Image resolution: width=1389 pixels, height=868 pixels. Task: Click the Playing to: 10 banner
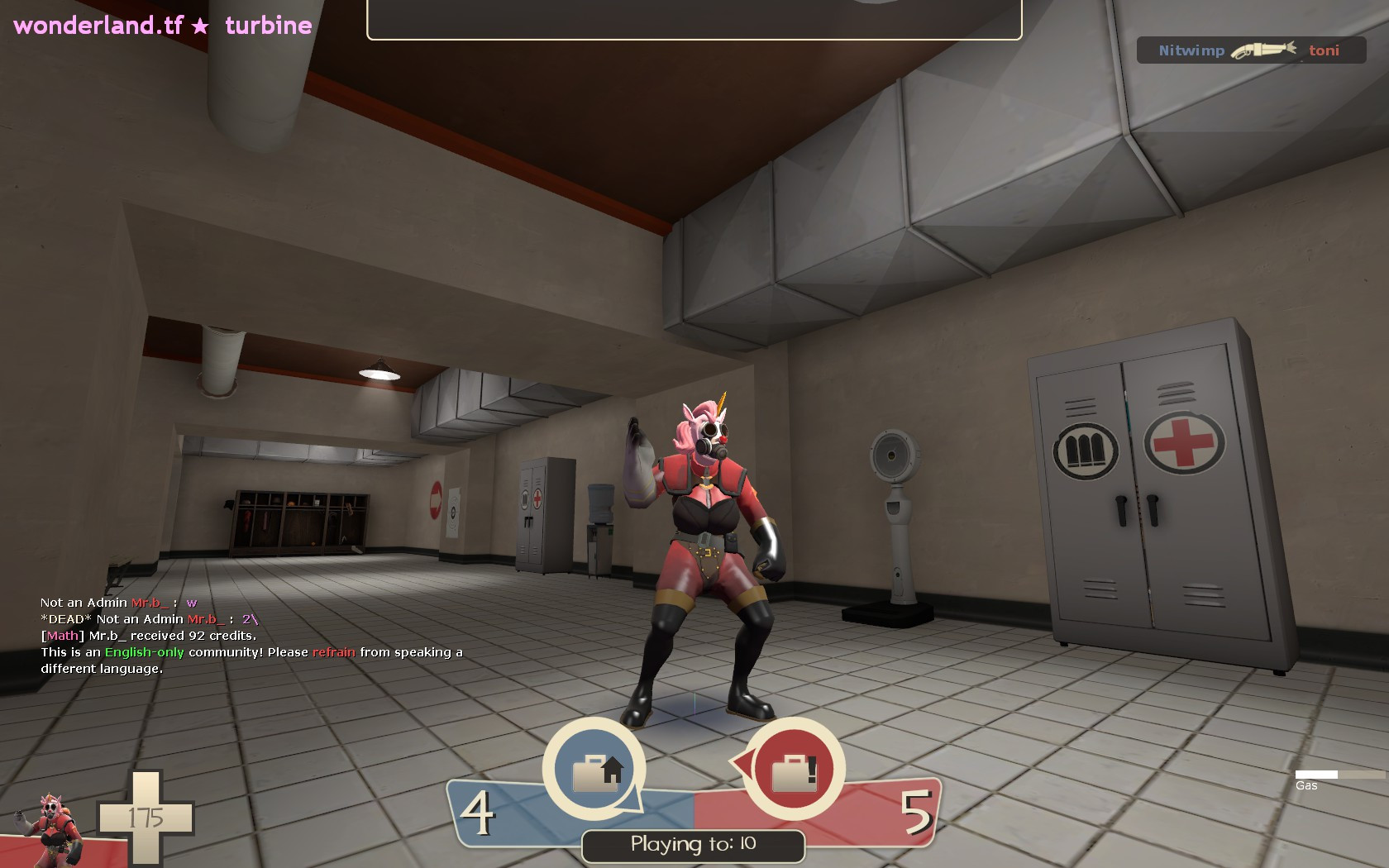pos(693,845)
